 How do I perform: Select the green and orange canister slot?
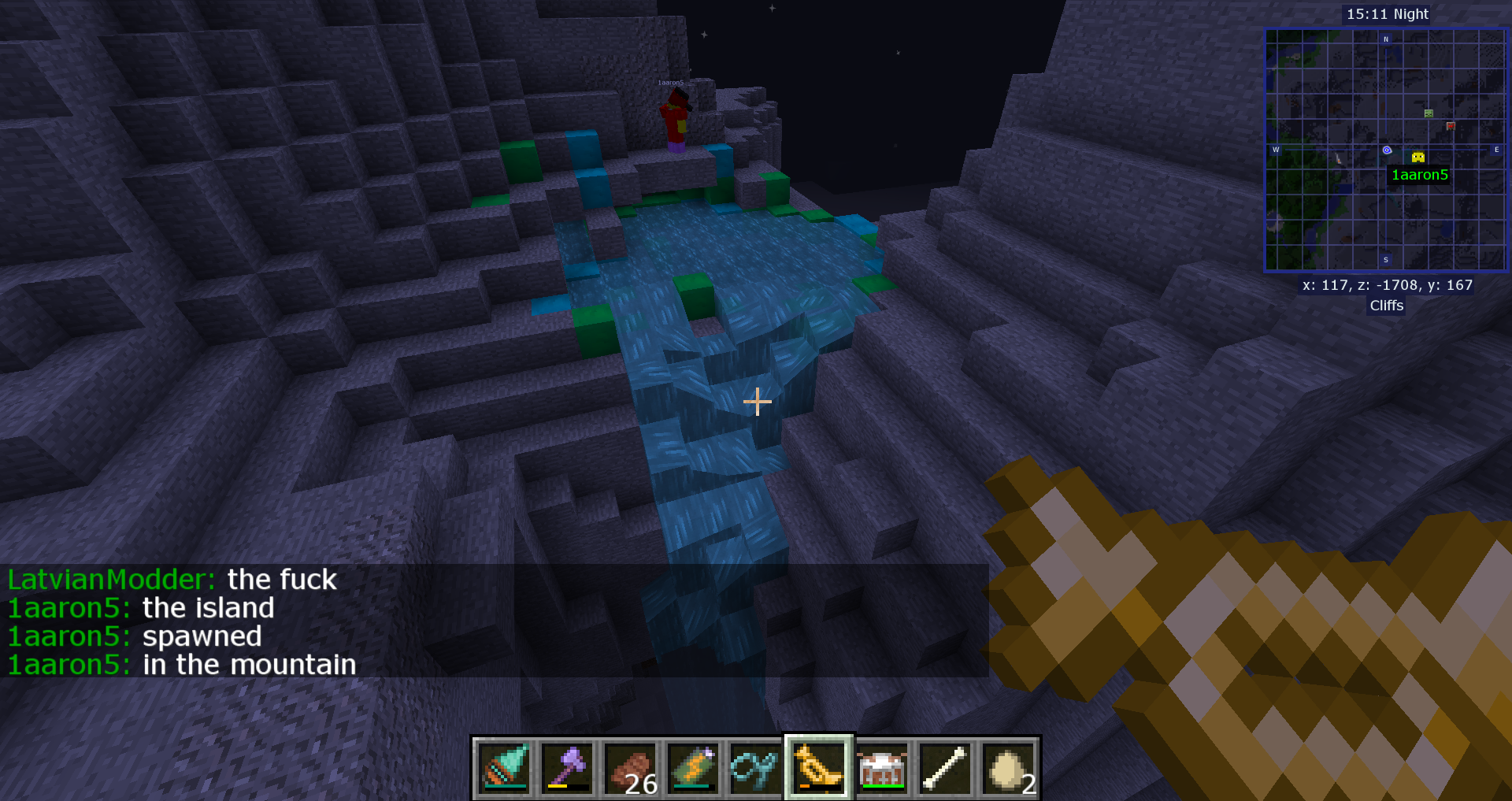coord(693,767)
